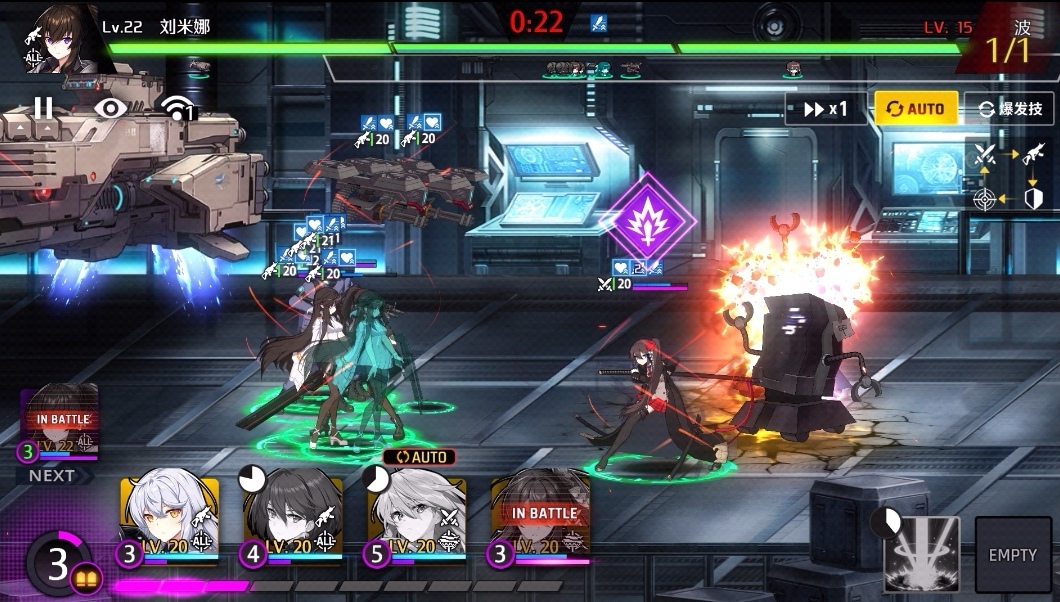Toggle the yellow AUTO battle button

(916, 109)
